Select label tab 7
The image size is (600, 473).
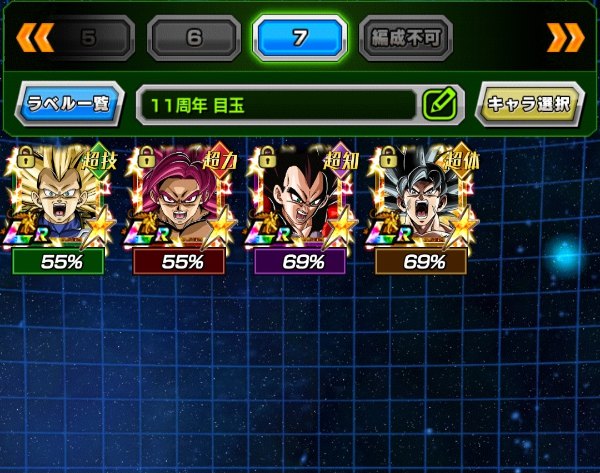pyautogui.click(x=296, y=39)
